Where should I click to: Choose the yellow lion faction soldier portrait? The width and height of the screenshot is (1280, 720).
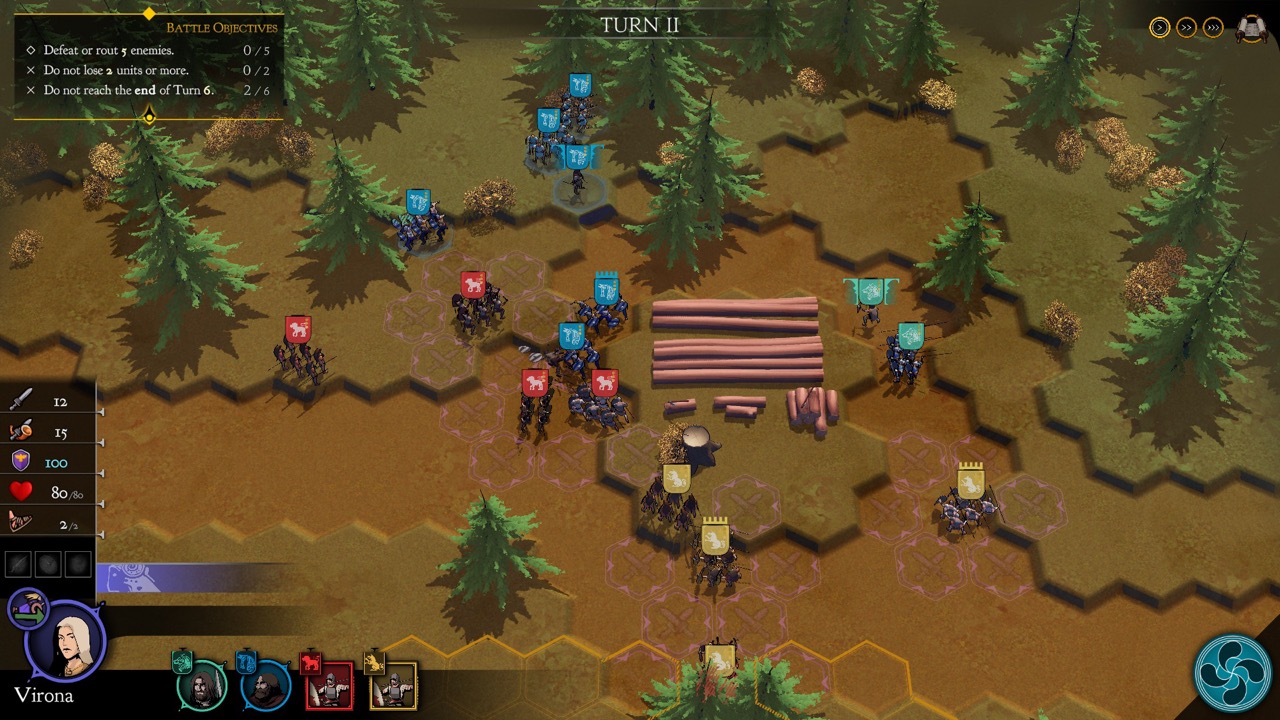click(392, 685)
